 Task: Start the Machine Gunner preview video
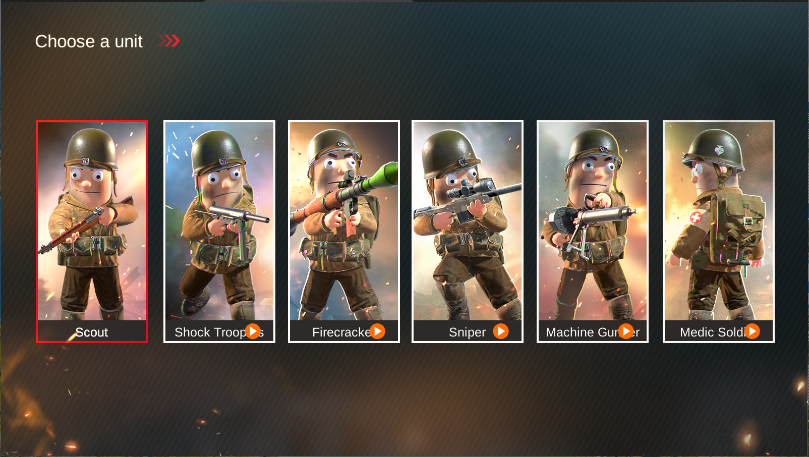626,331
